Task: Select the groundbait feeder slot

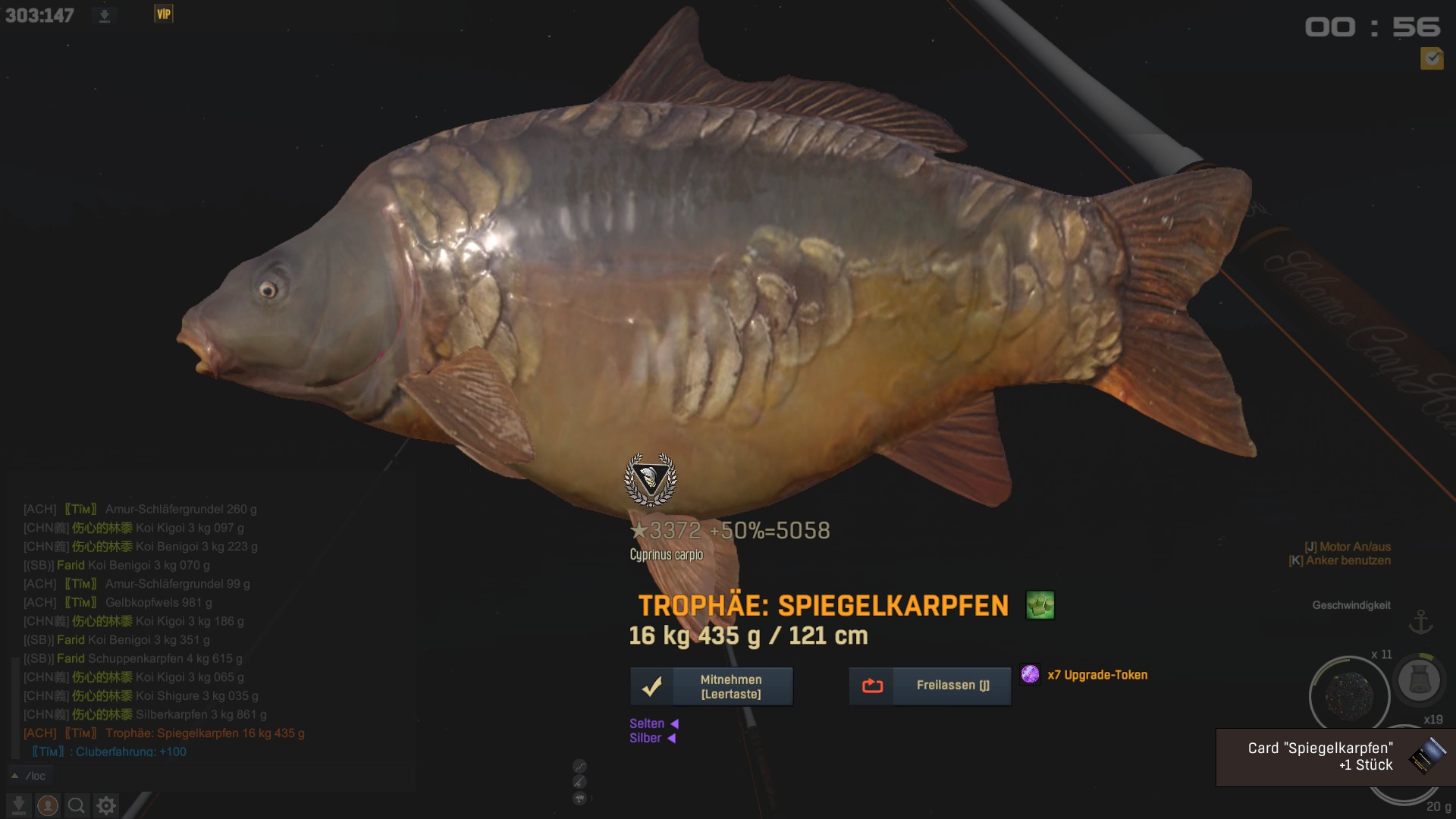Action: [1419, 679]
